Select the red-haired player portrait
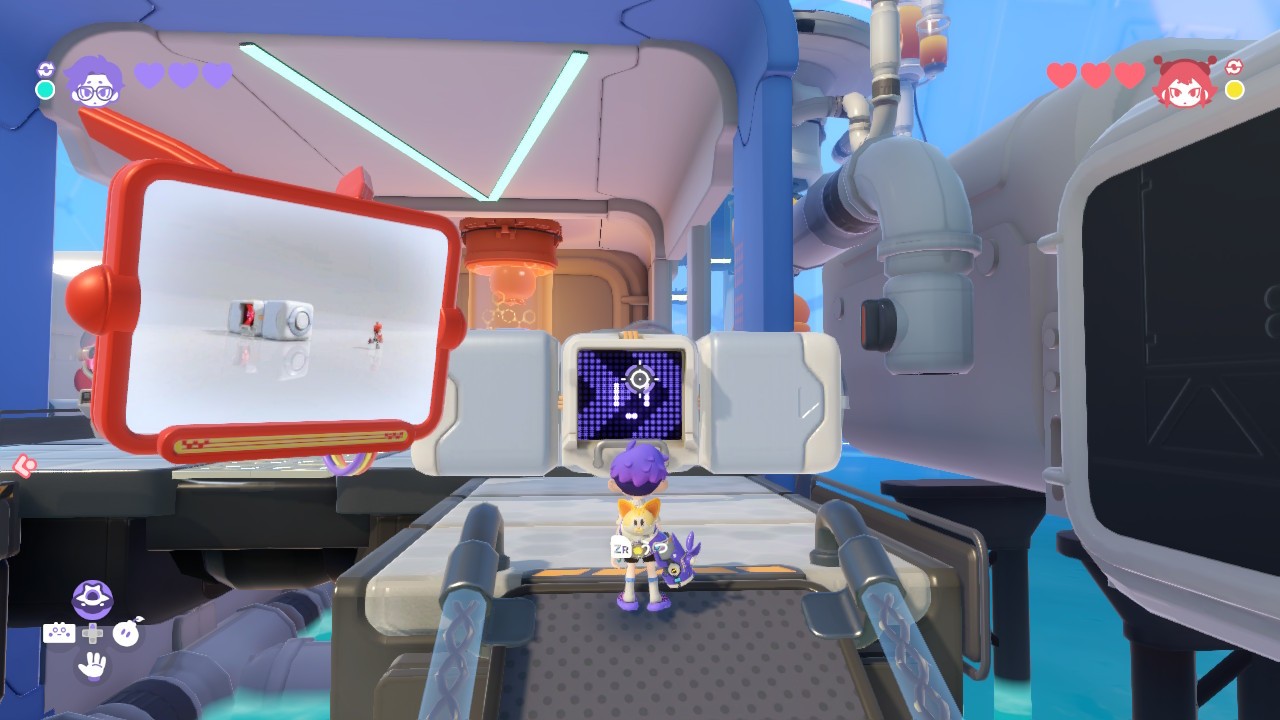 (1184, 82)
